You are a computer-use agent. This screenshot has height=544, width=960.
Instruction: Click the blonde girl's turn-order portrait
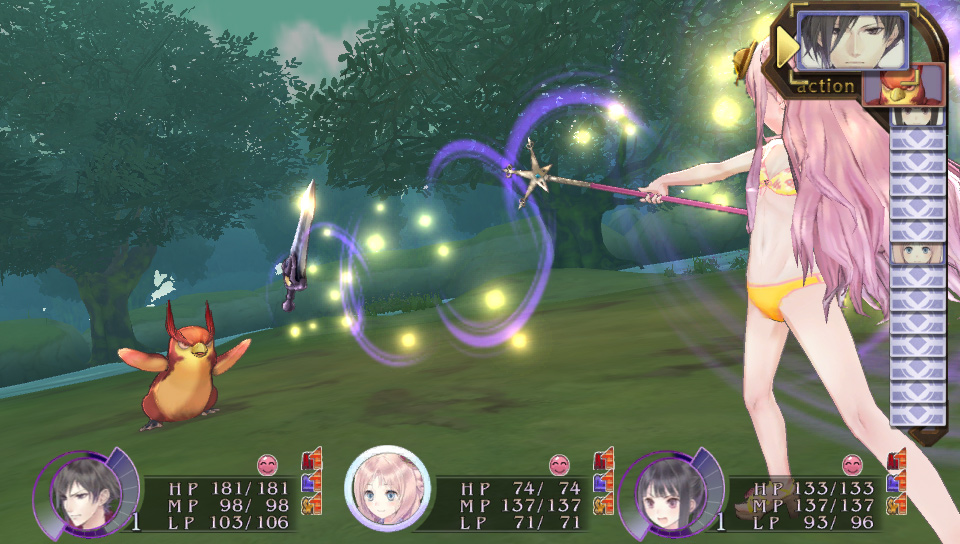pos(917,253)
